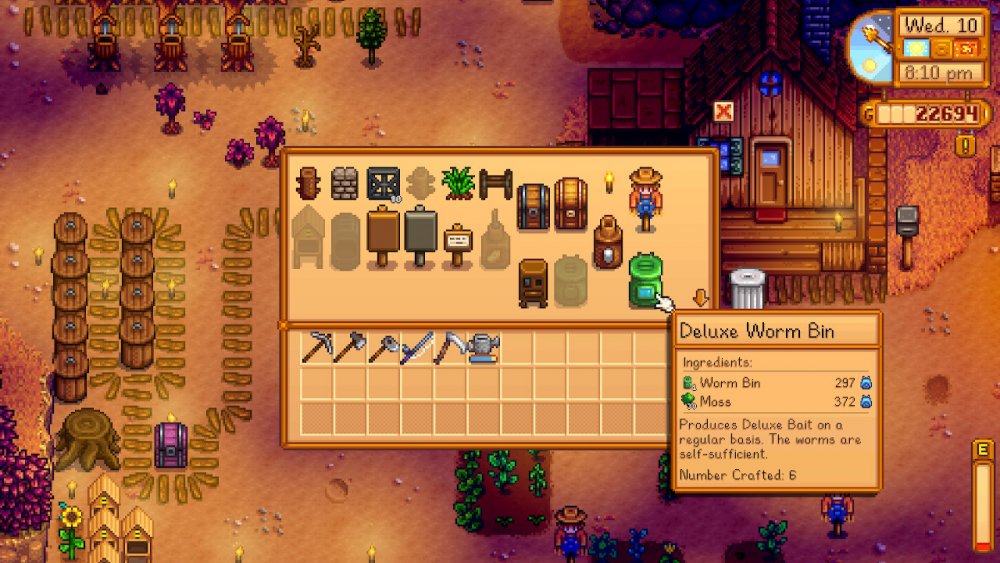Screen dimensions: 1000x563
Task: Craft the Deluxe Worm Bin
Action: pyautogui.click(x=644, y=280)
